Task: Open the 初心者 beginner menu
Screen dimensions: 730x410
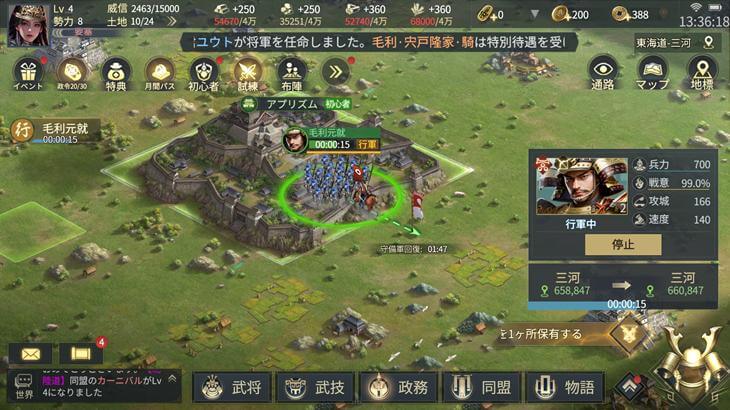Action: (203, 72)
